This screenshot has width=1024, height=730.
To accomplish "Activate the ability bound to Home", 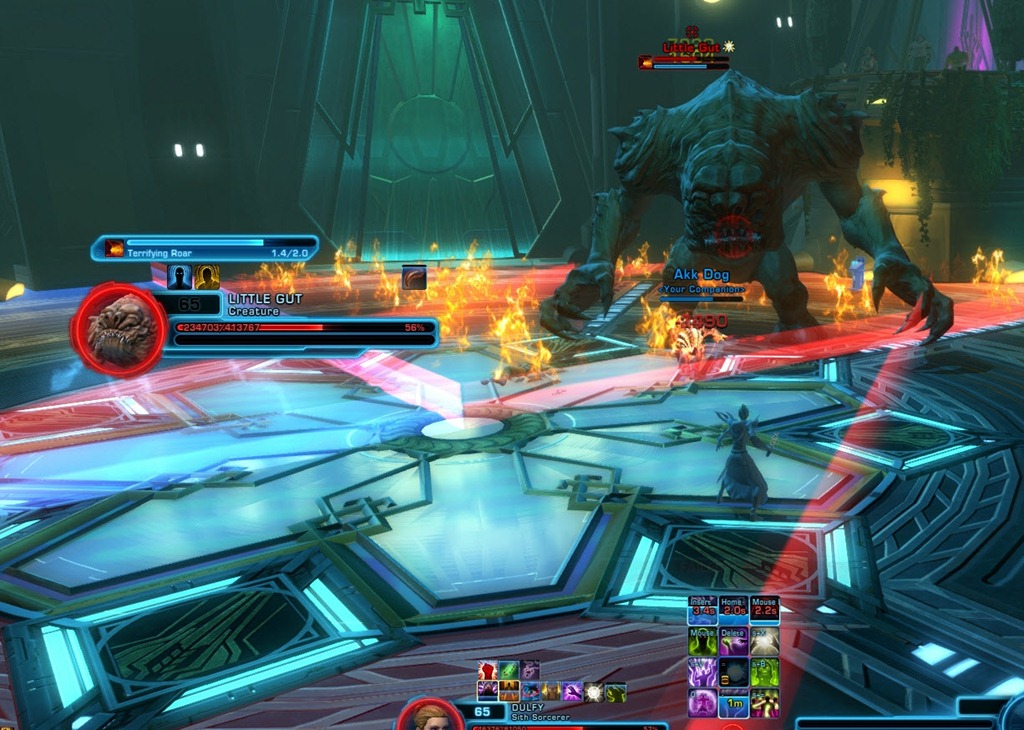I will 734,611.
